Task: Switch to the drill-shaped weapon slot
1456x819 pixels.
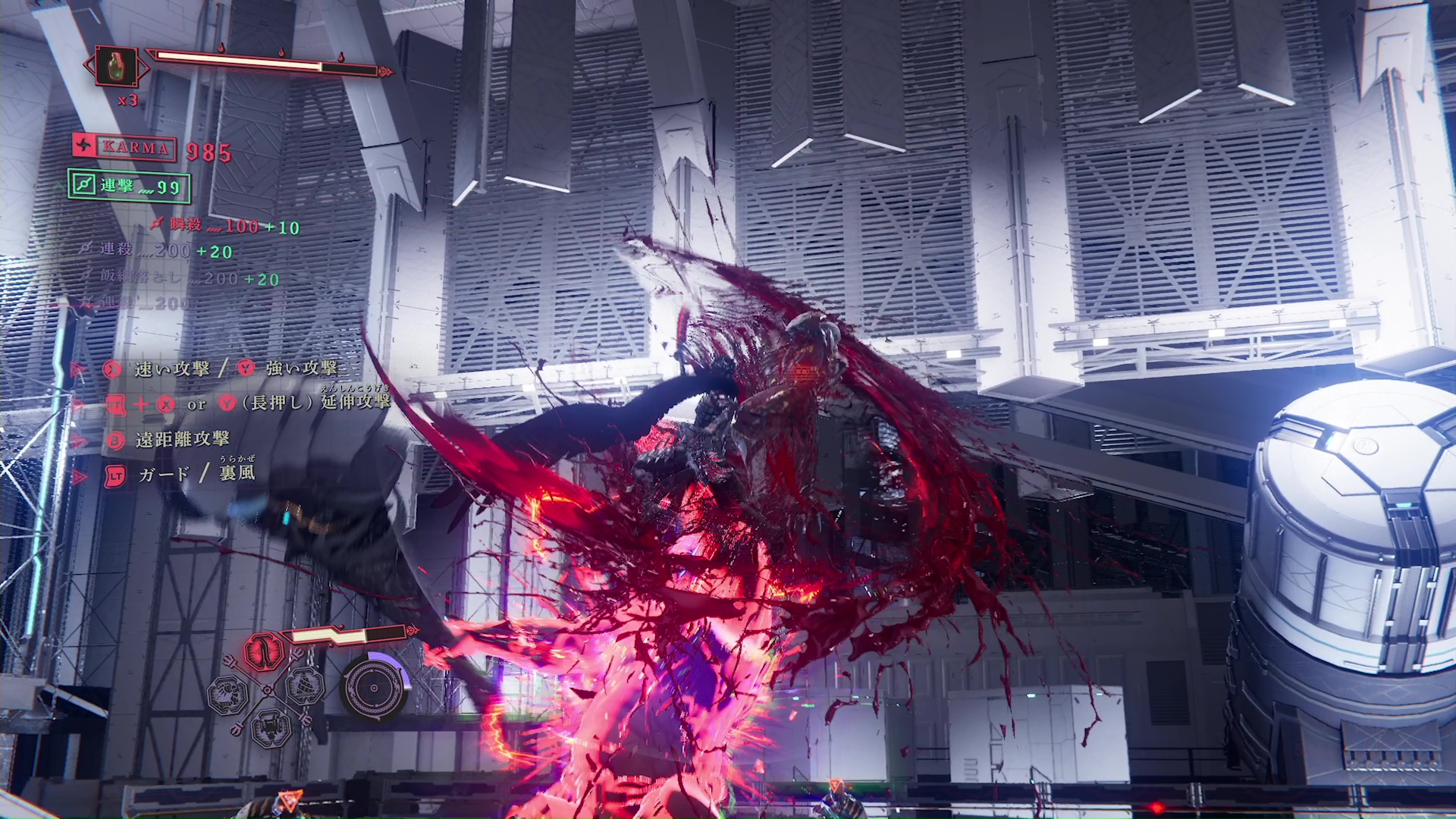Action: pos(306,686)
